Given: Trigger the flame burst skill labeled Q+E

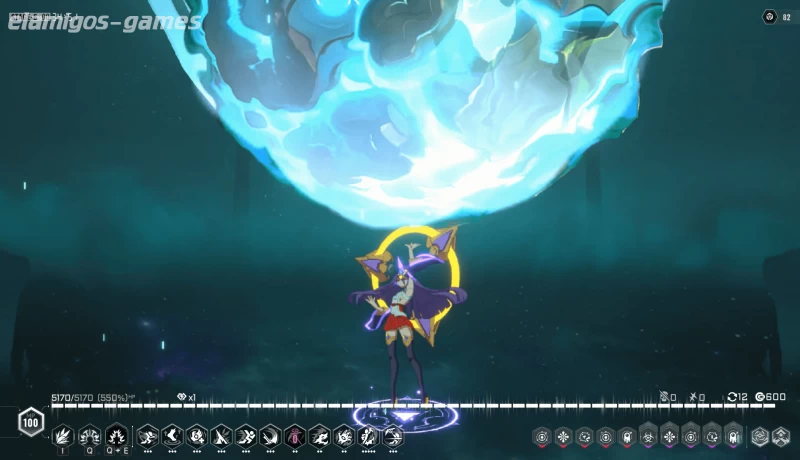Looking at the screenshot, I should pos(116,436).
